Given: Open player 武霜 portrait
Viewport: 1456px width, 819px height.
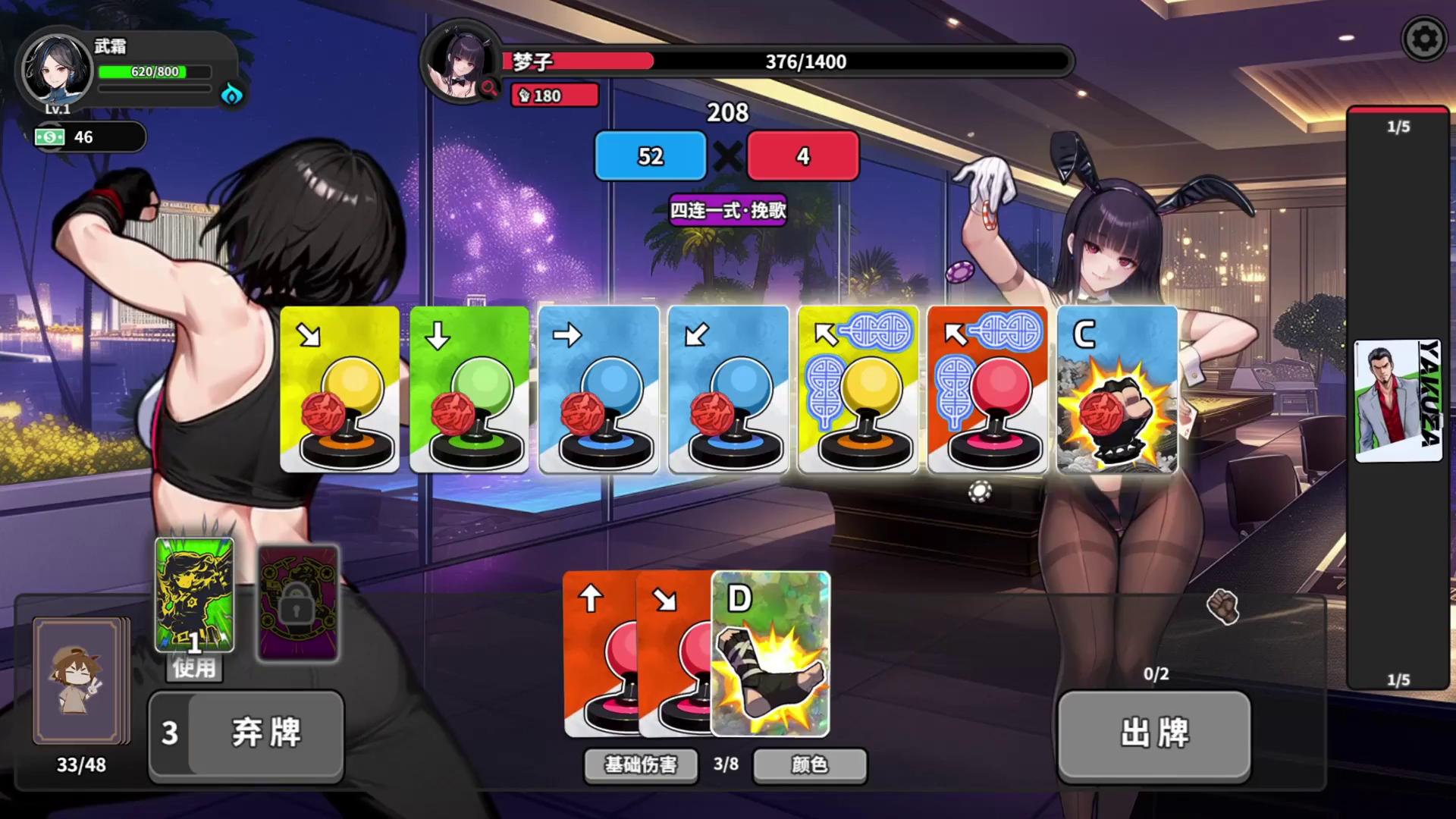Looking at the screenshot, I should [55, 70].
